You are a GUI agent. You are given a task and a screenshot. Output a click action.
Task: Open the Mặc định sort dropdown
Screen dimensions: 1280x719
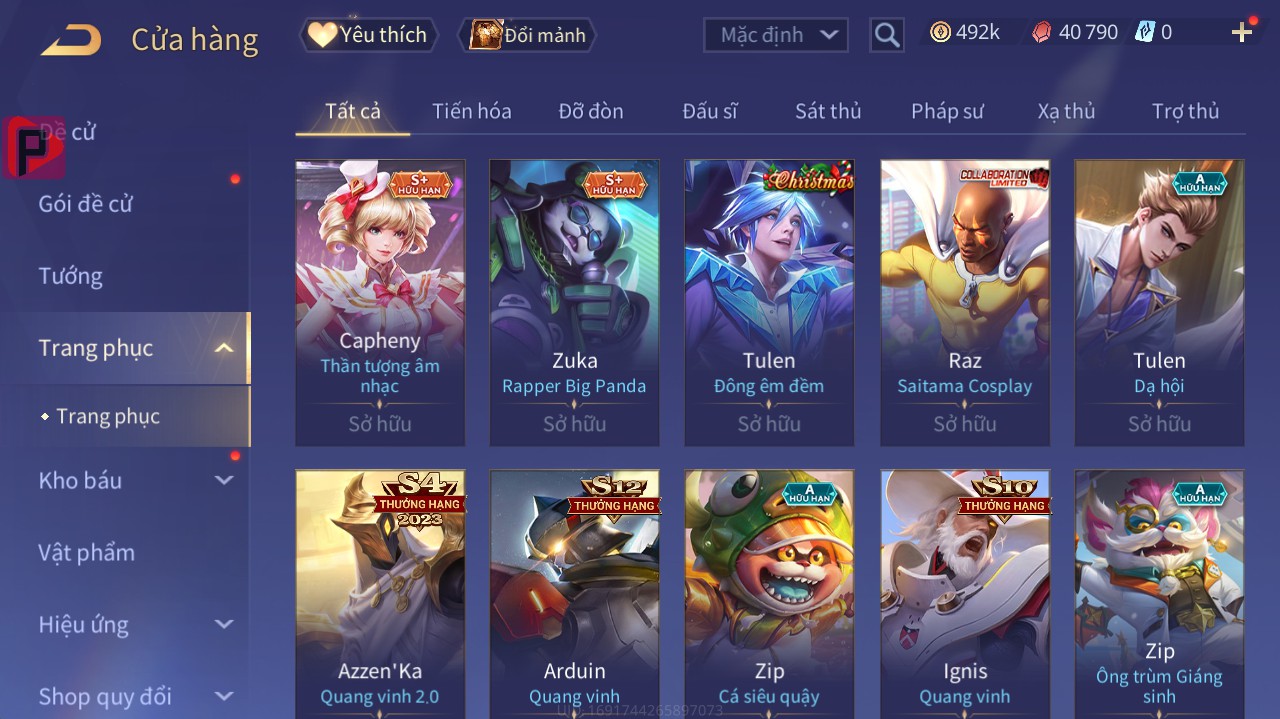pyautogui.click(x=776, y=35)
